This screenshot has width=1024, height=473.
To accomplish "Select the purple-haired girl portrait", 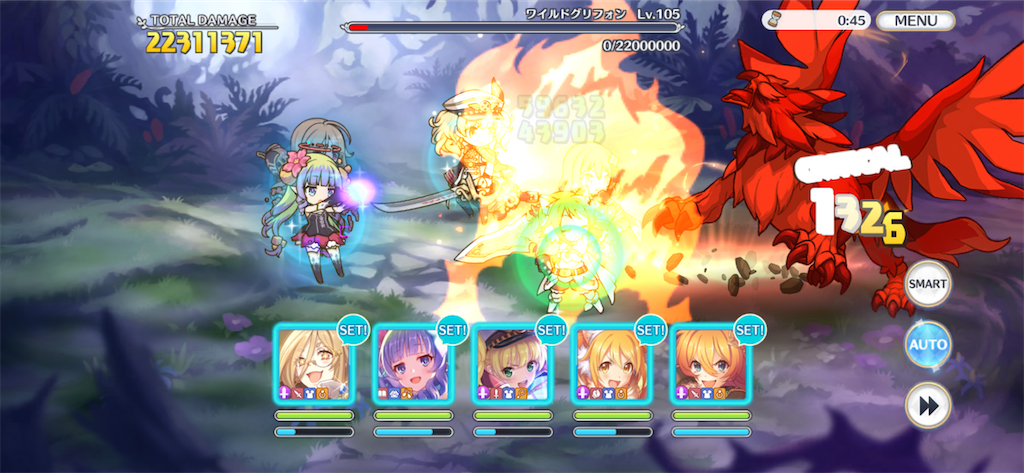I will 412,364.
